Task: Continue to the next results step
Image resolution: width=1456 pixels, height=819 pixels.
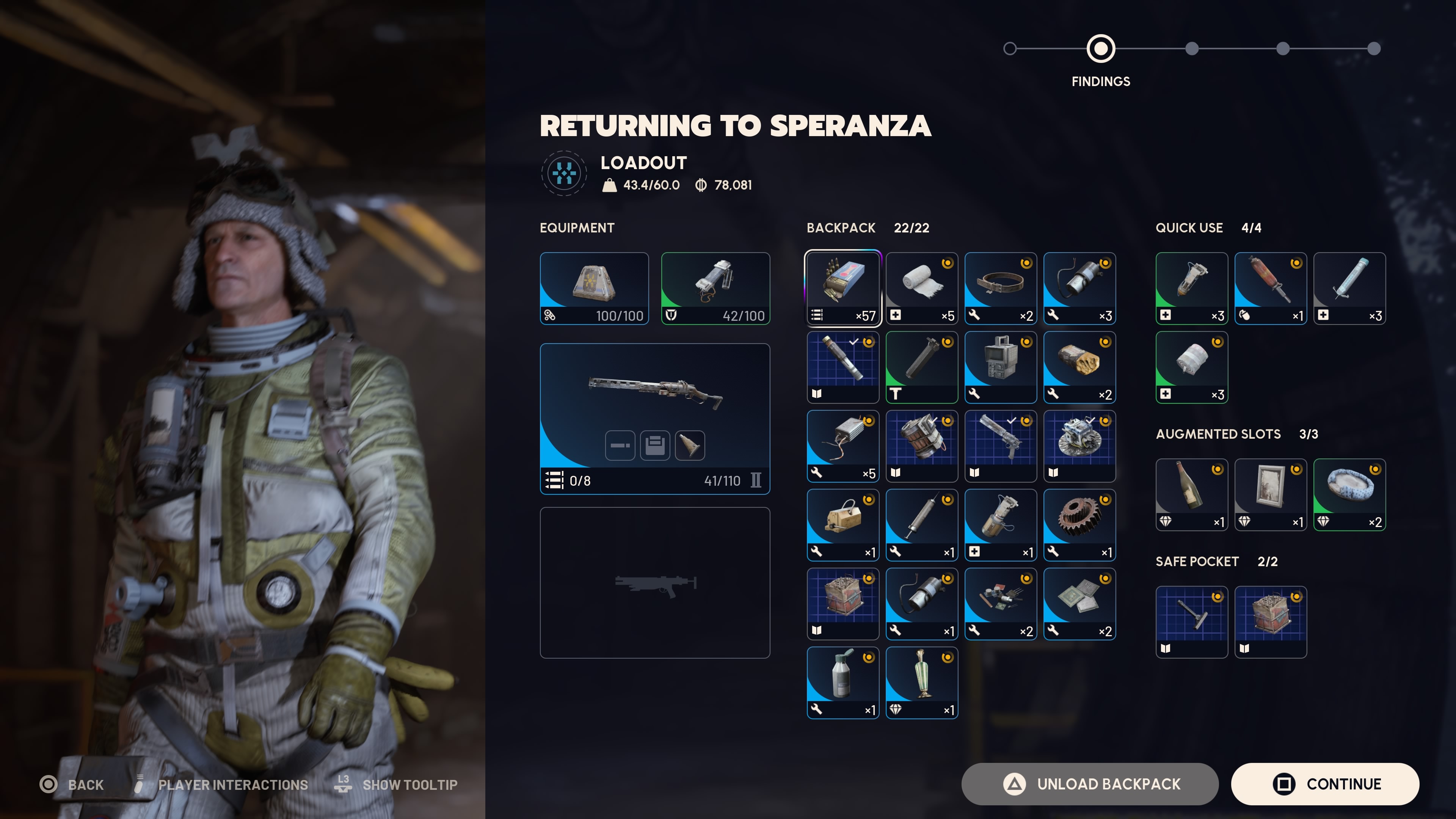Action: coord(1324,784)
